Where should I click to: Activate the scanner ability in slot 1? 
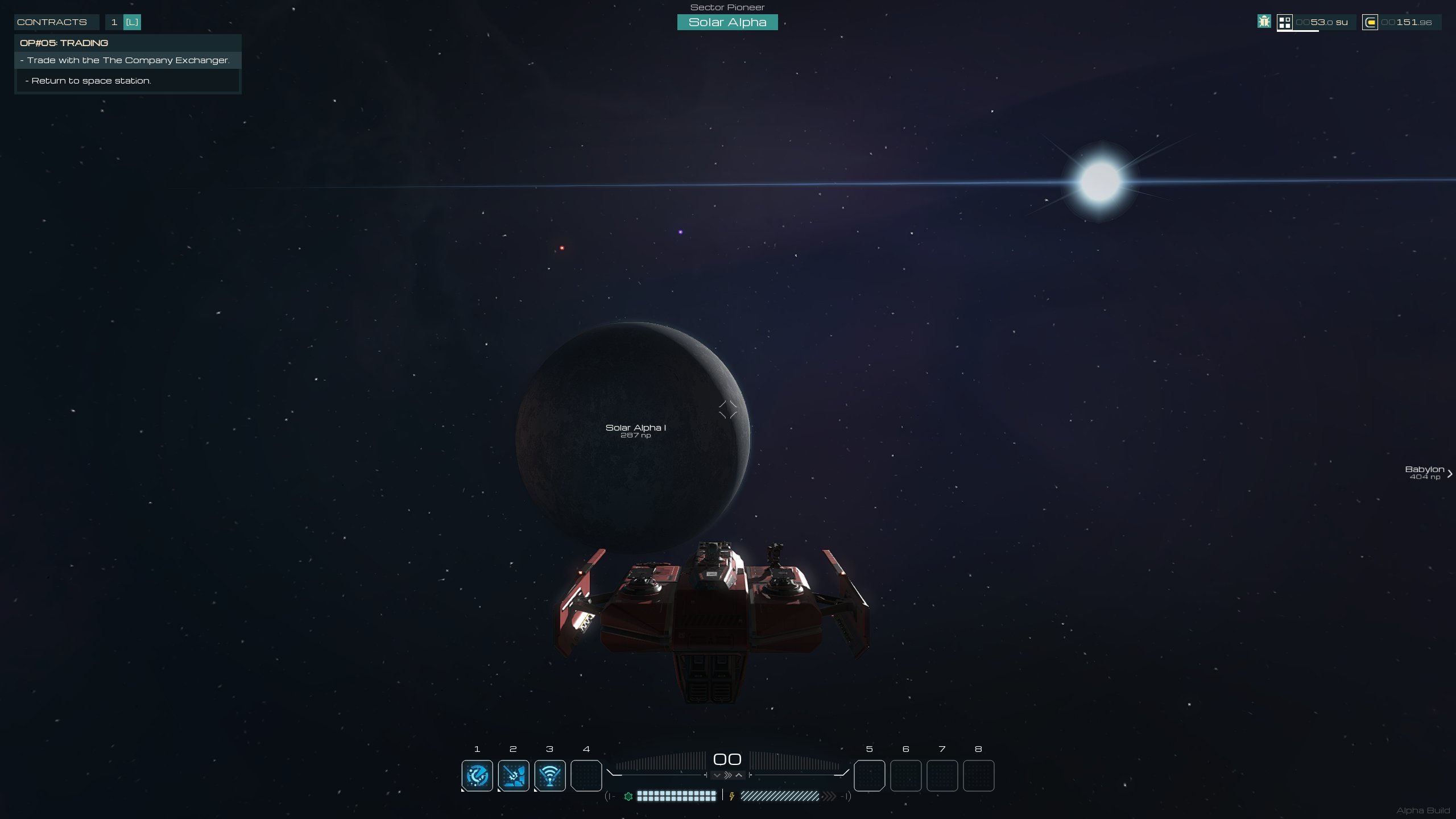coord(477,775)
